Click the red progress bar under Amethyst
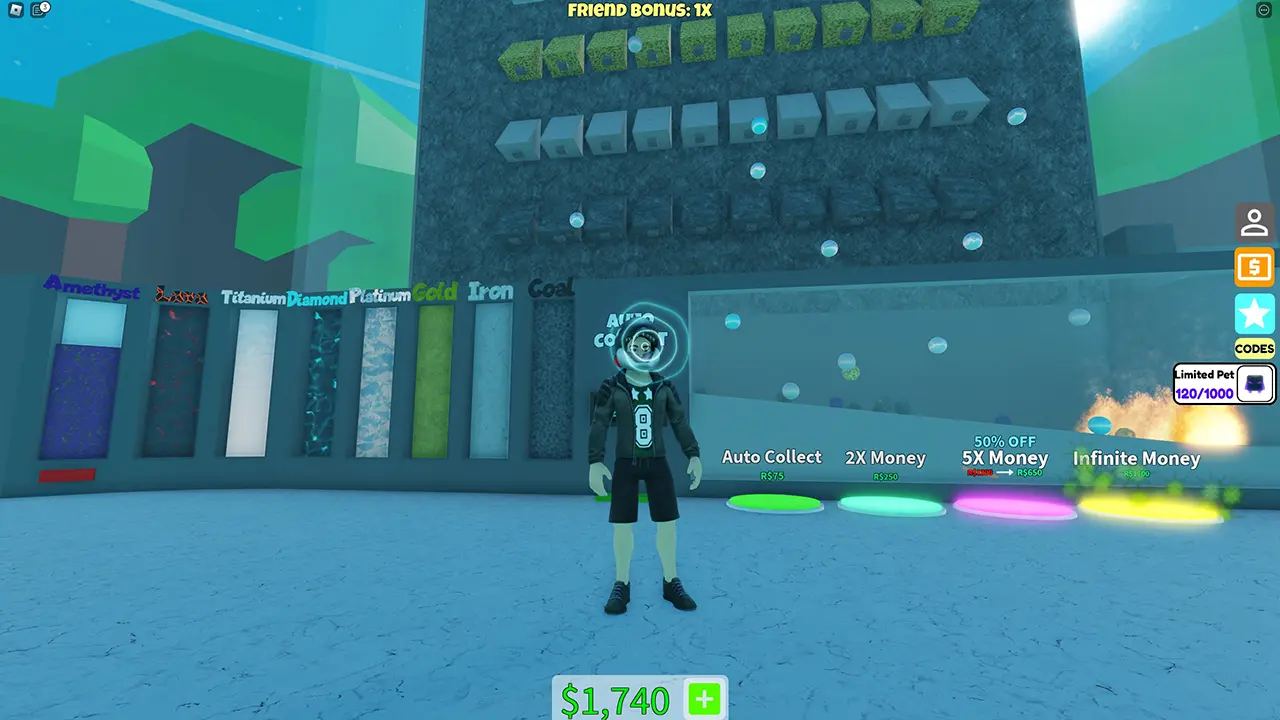The height and width of the screenshot is (720, 1280). point(68,476)
